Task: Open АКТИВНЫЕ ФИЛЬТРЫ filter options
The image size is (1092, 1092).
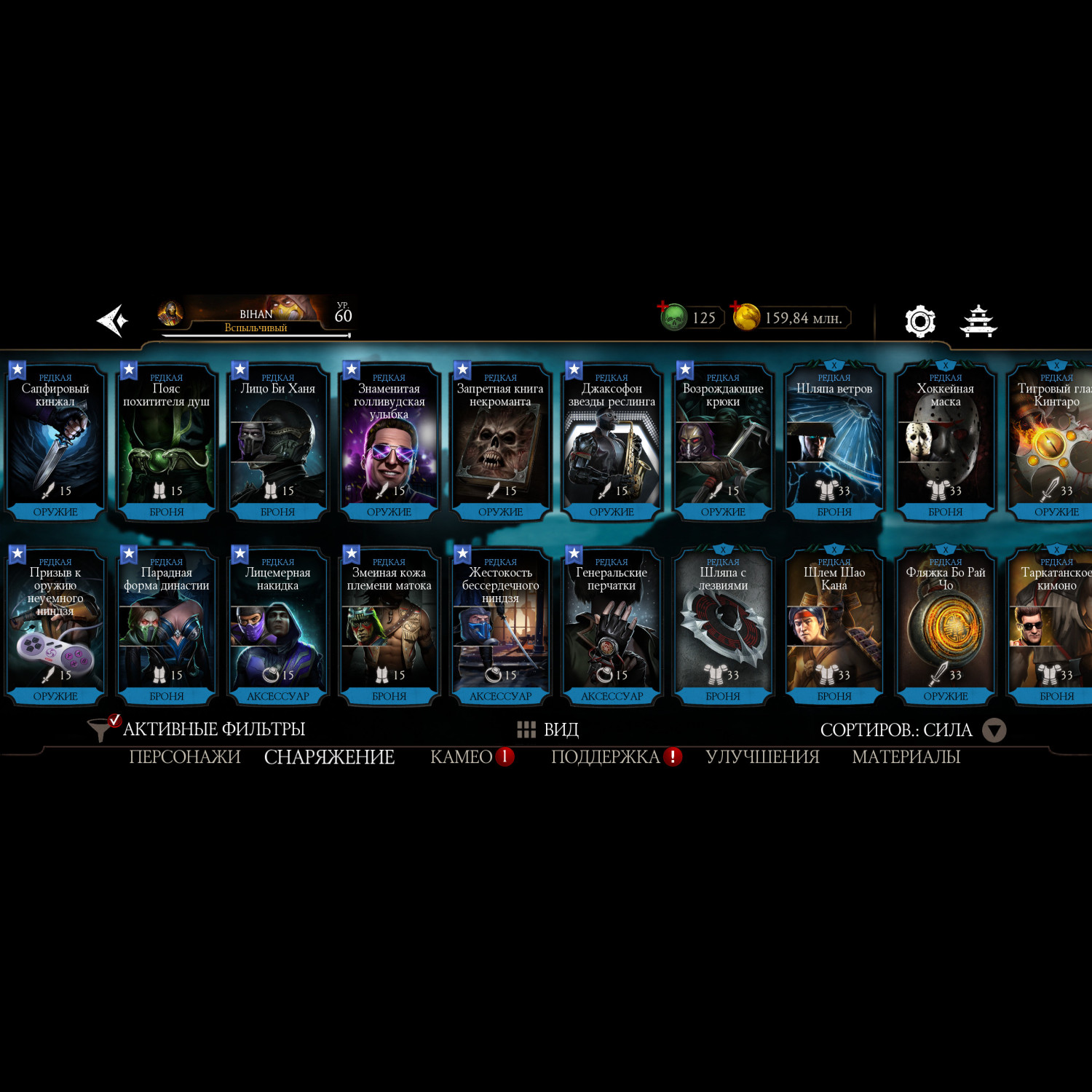Action: 197,729
